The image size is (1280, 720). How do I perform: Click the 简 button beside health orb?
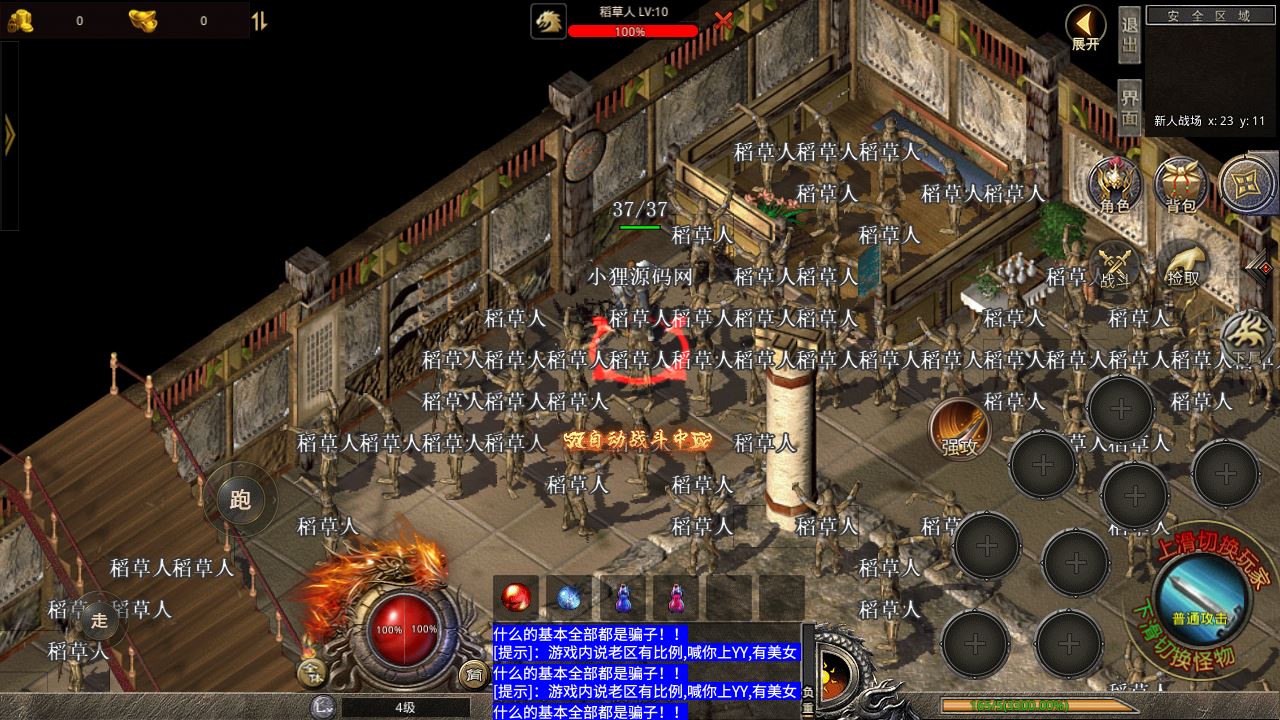click(x=473, y=674)
